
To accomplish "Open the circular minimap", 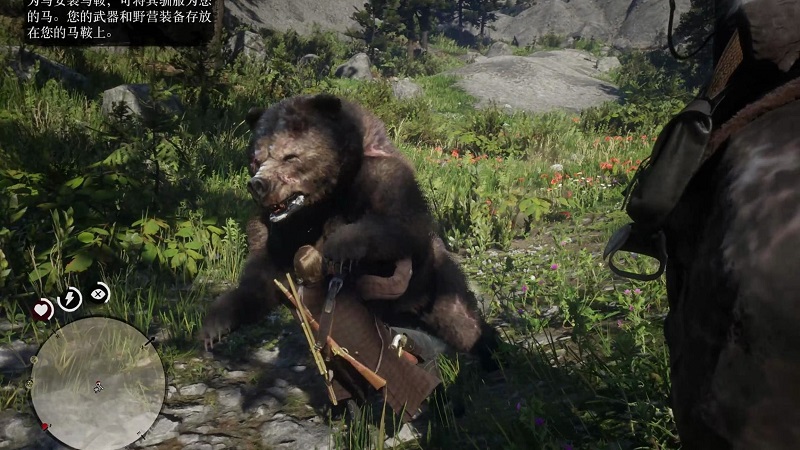I will 97,383.
